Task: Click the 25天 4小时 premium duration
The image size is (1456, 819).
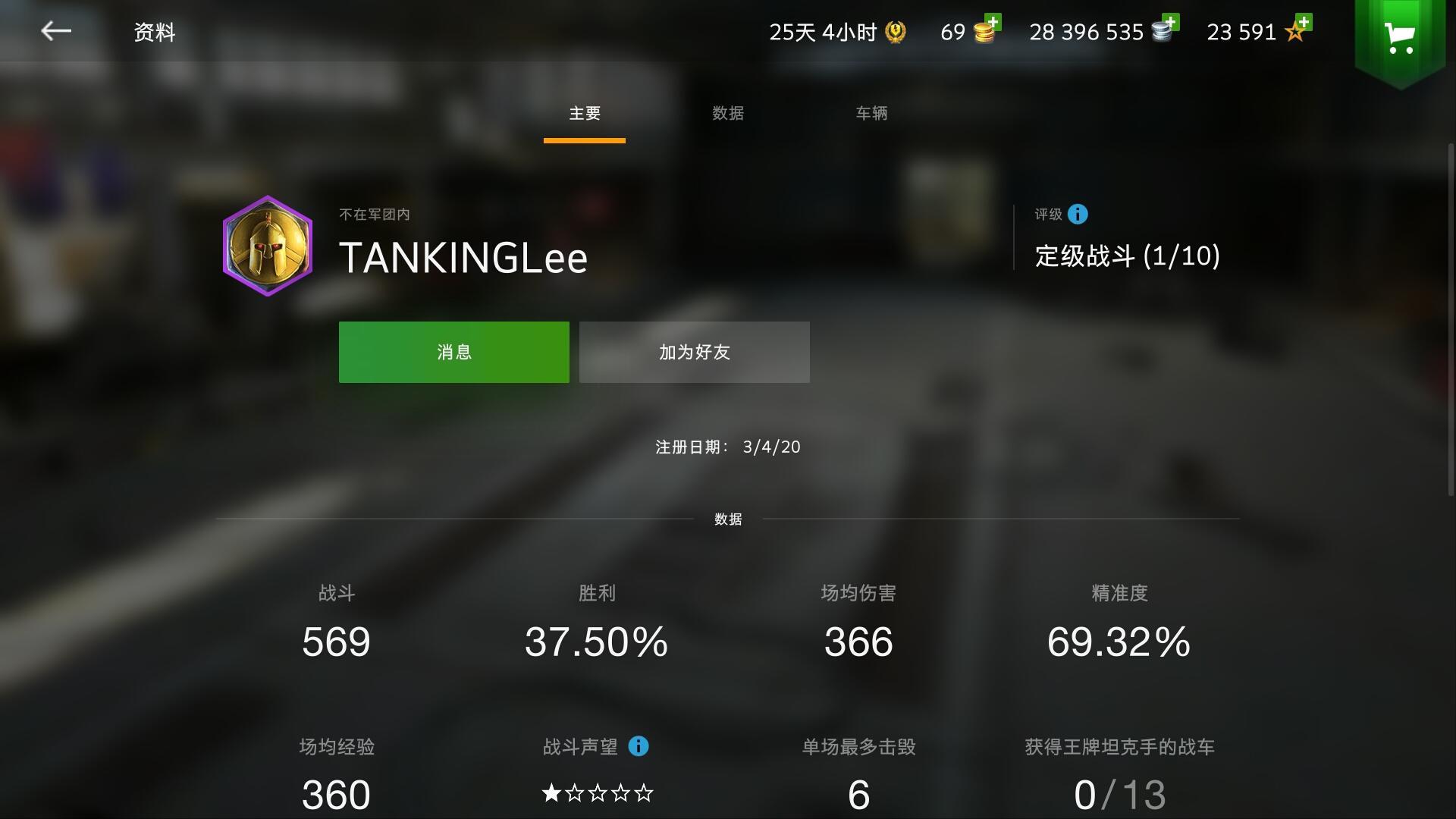Action: [823, 32]
